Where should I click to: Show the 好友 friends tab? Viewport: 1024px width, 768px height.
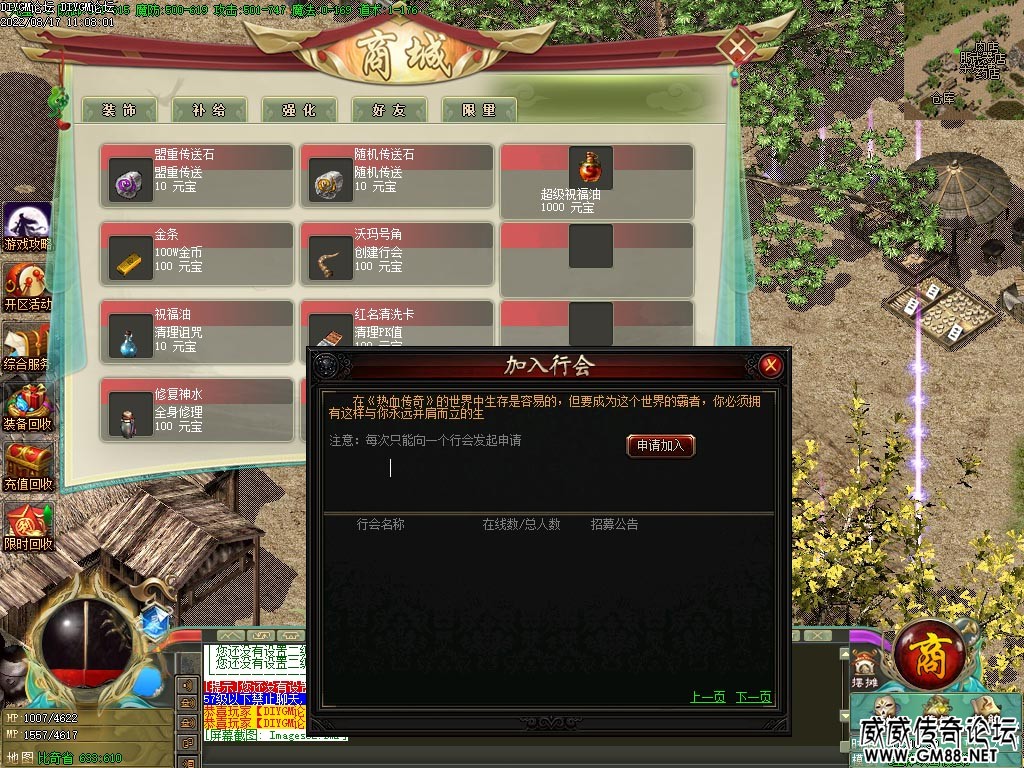[x=388, y=110]
